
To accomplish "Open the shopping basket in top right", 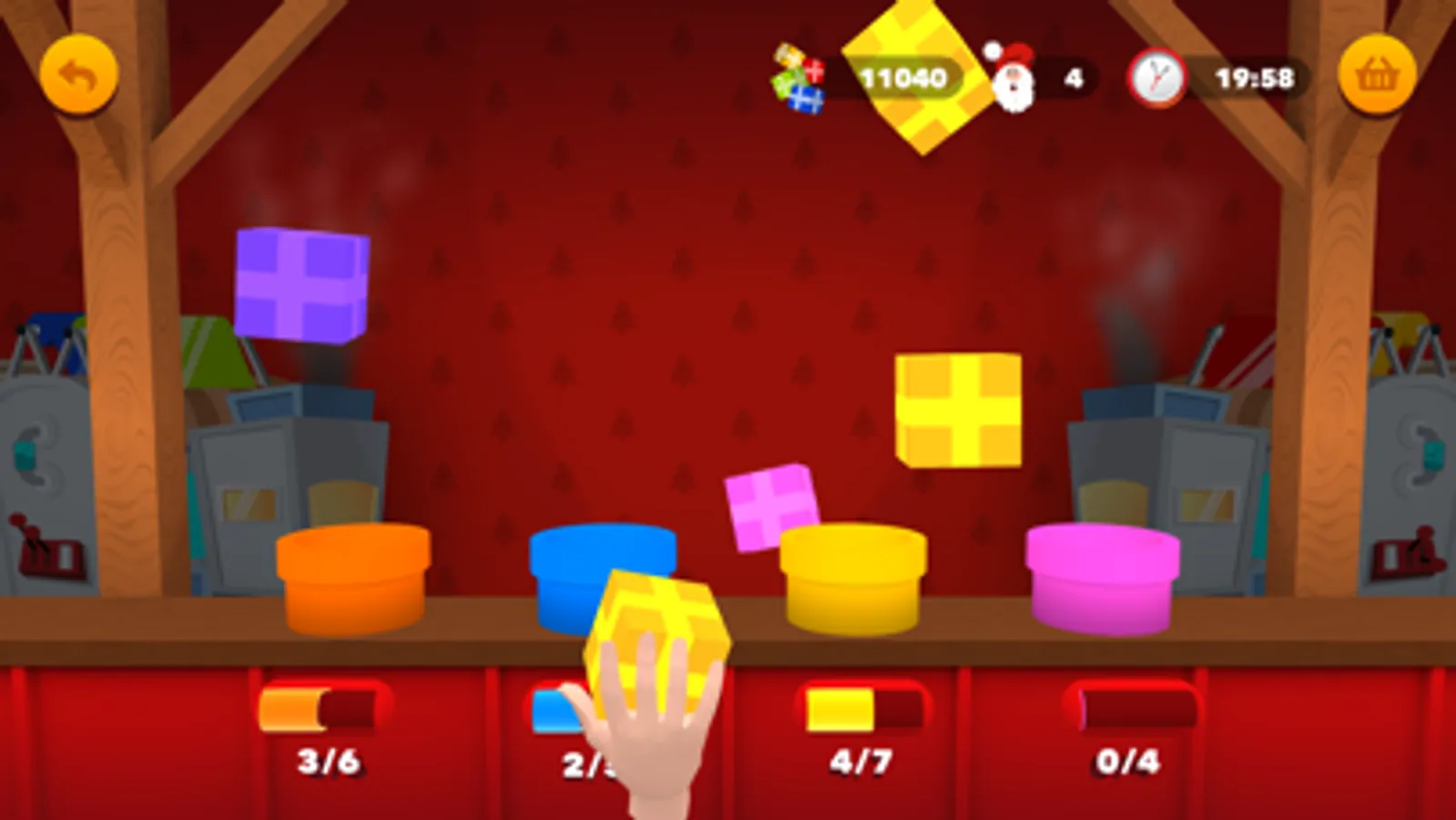I will (x=1378, y=77).
